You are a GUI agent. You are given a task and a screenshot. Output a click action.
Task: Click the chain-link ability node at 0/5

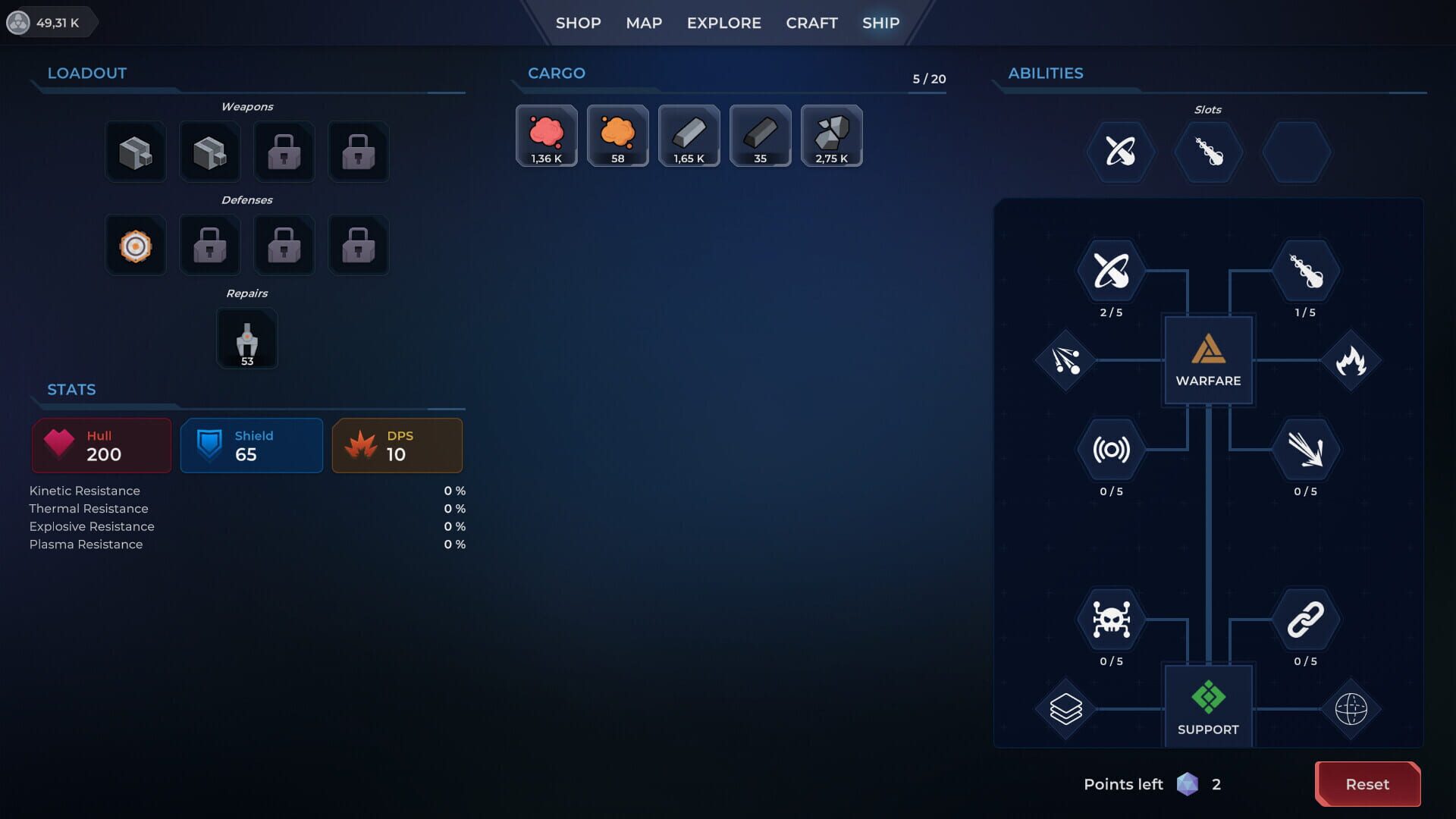point(1307,619)
